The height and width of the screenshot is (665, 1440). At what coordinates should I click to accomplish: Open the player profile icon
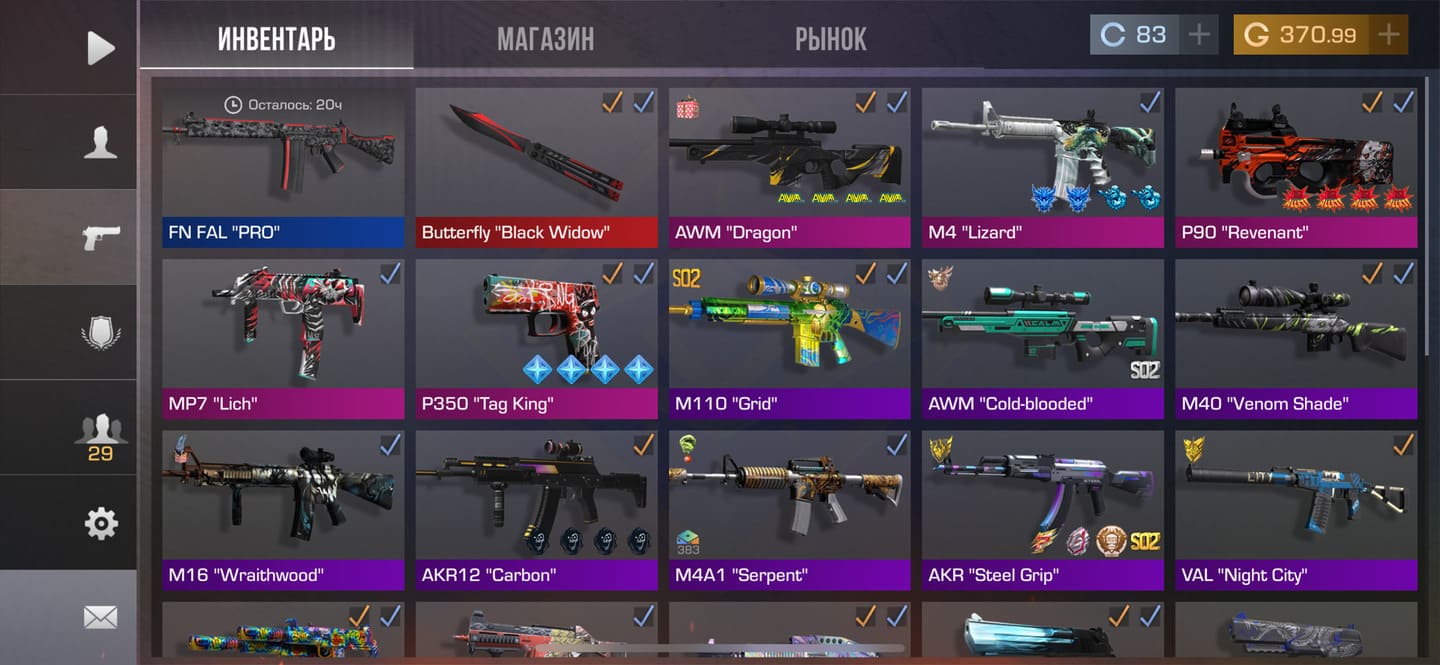point(100,142)
